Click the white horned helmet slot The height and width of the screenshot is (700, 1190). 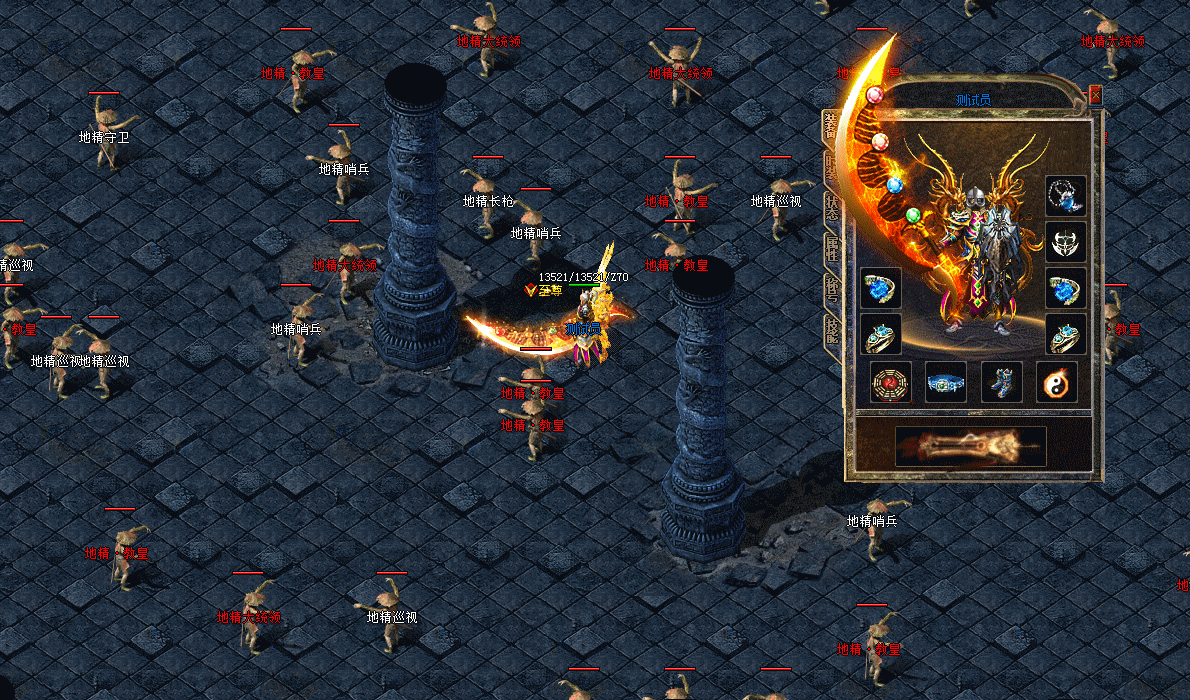(x=1065, y=241)
